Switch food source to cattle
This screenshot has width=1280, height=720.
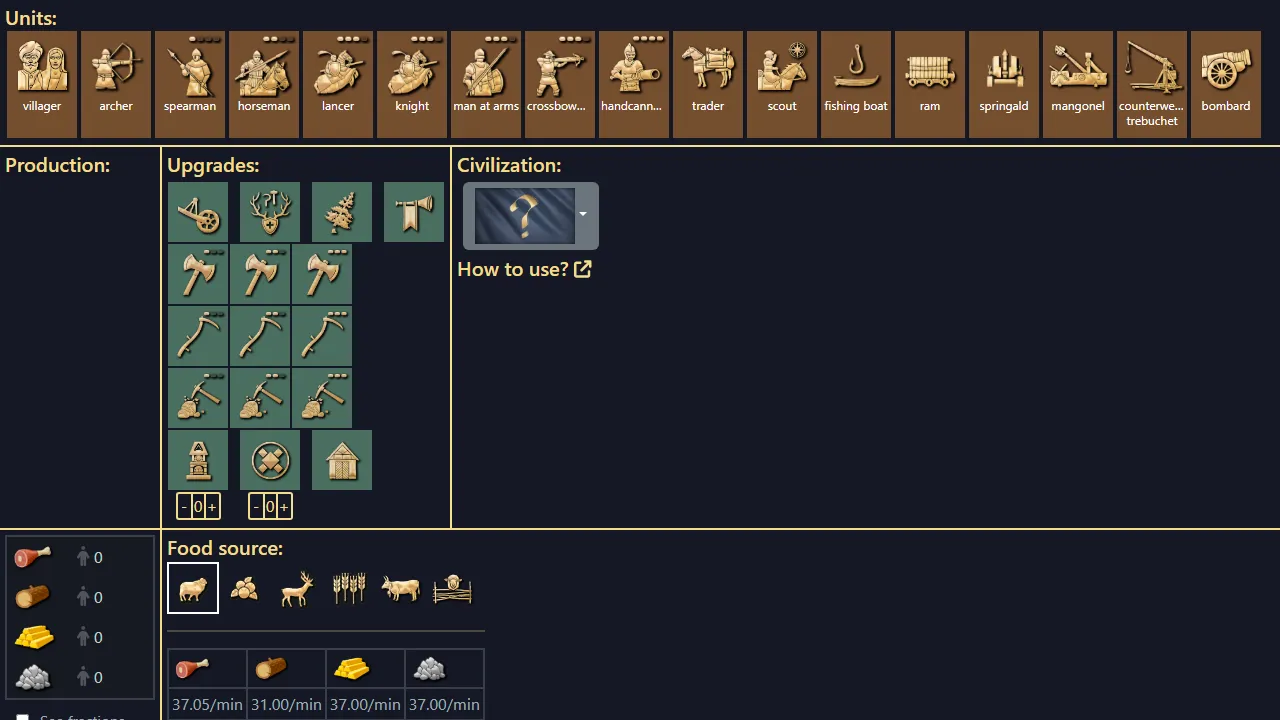tap(400, 588)
